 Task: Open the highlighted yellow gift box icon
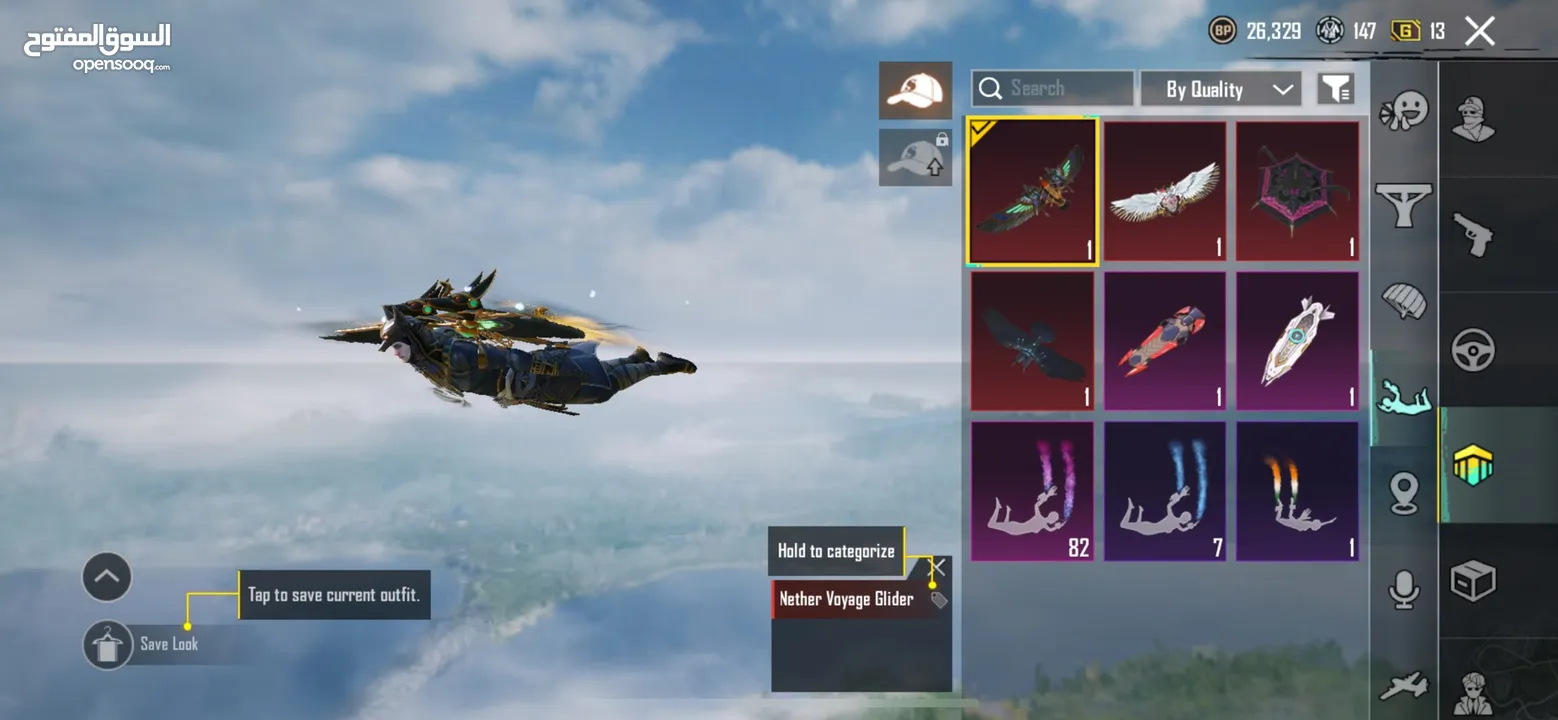tap(1472, 463)
